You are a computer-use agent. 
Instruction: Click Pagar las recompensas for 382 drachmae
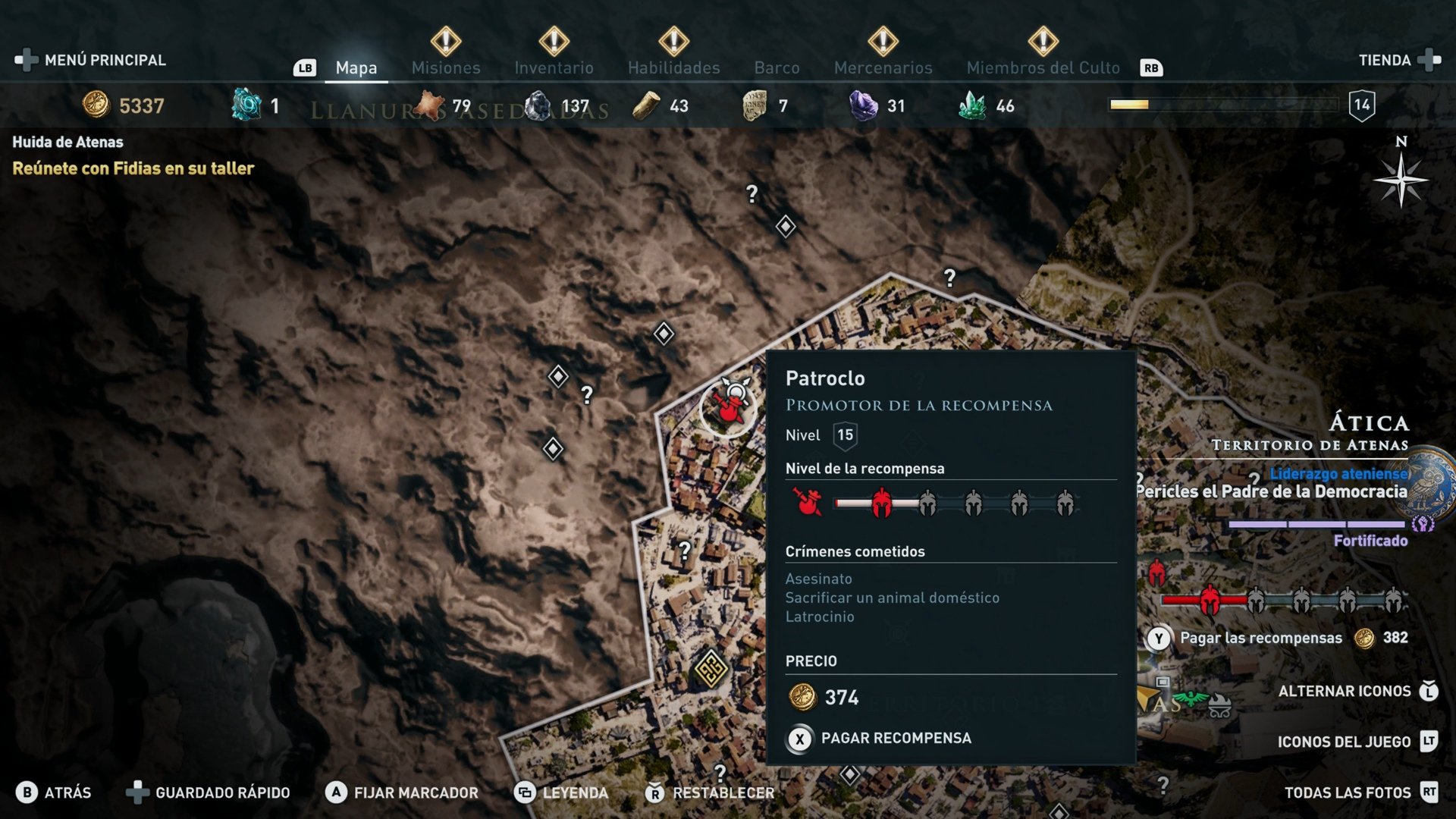1259,638
